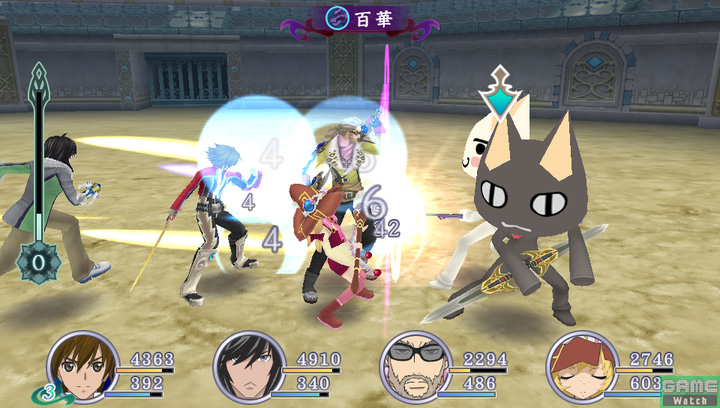Click the GAME Watch watermark logo
Image resolution: width=720 pixels, height=408 pixels.
coord(690,391)
